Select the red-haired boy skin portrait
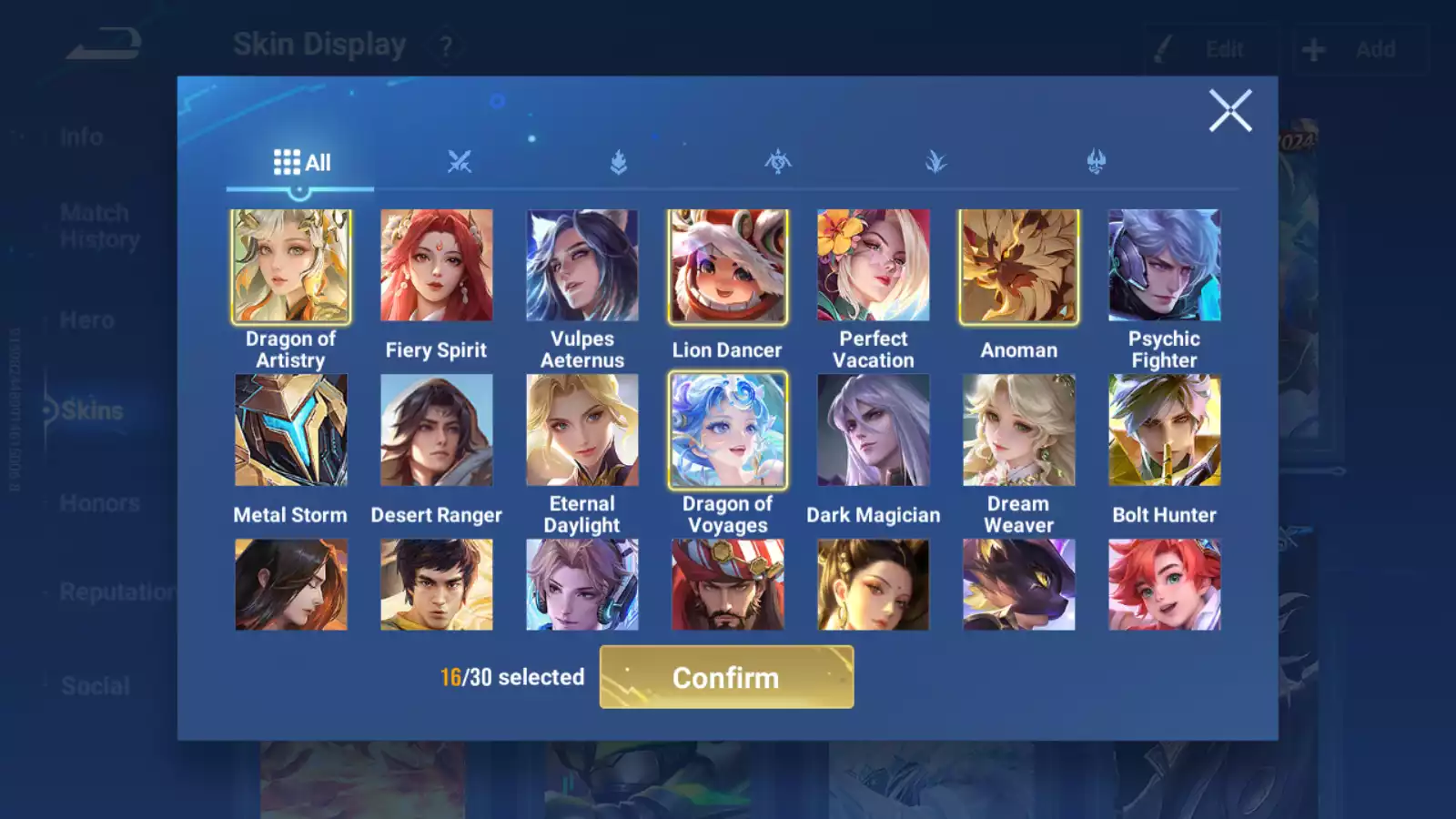 [x=1165, y=584]
